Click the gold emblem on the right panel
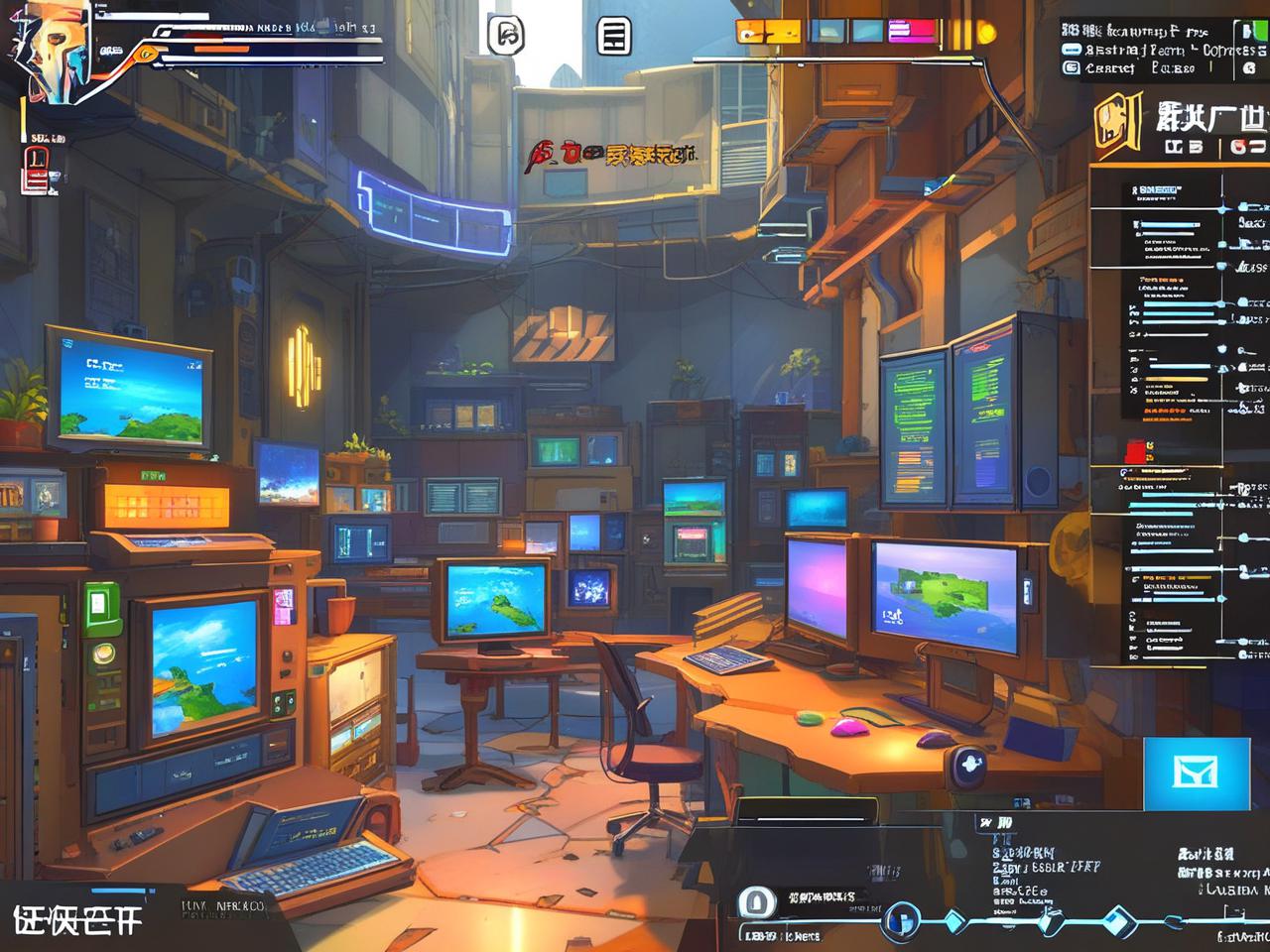 pyautogui.click(x=1118, y=123)
